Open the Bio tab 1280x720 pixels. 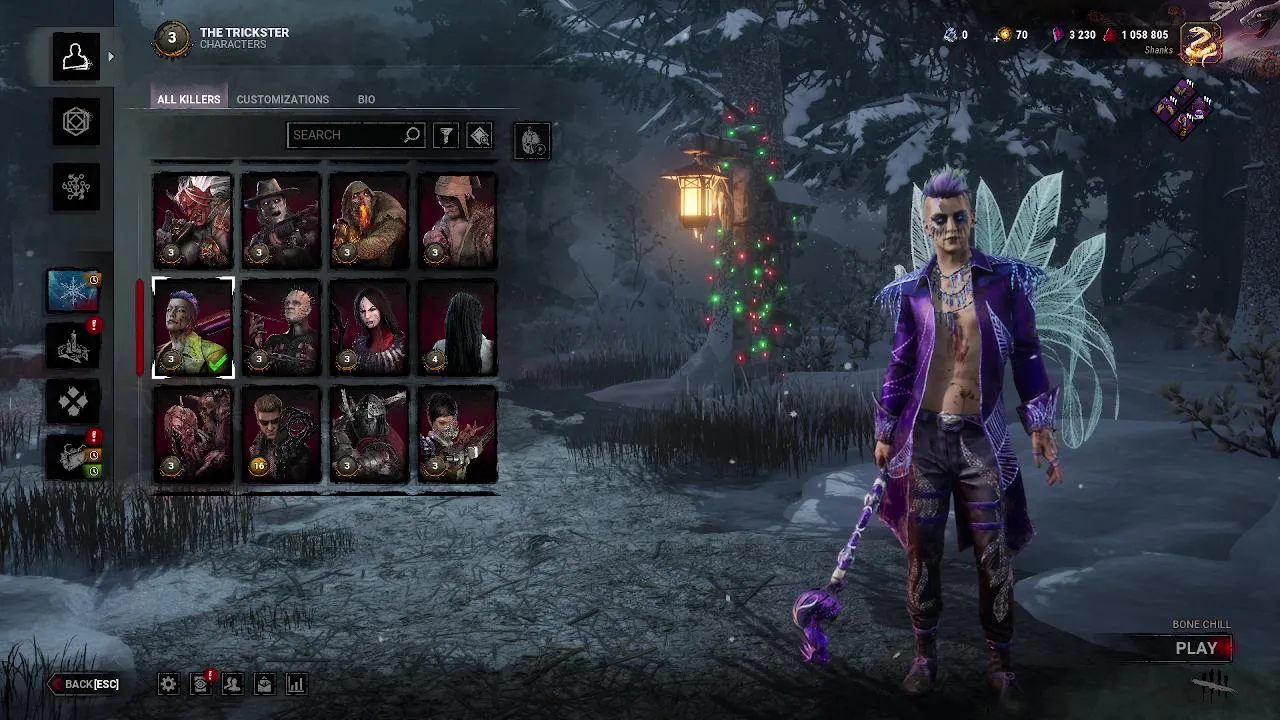click(366, 99)
